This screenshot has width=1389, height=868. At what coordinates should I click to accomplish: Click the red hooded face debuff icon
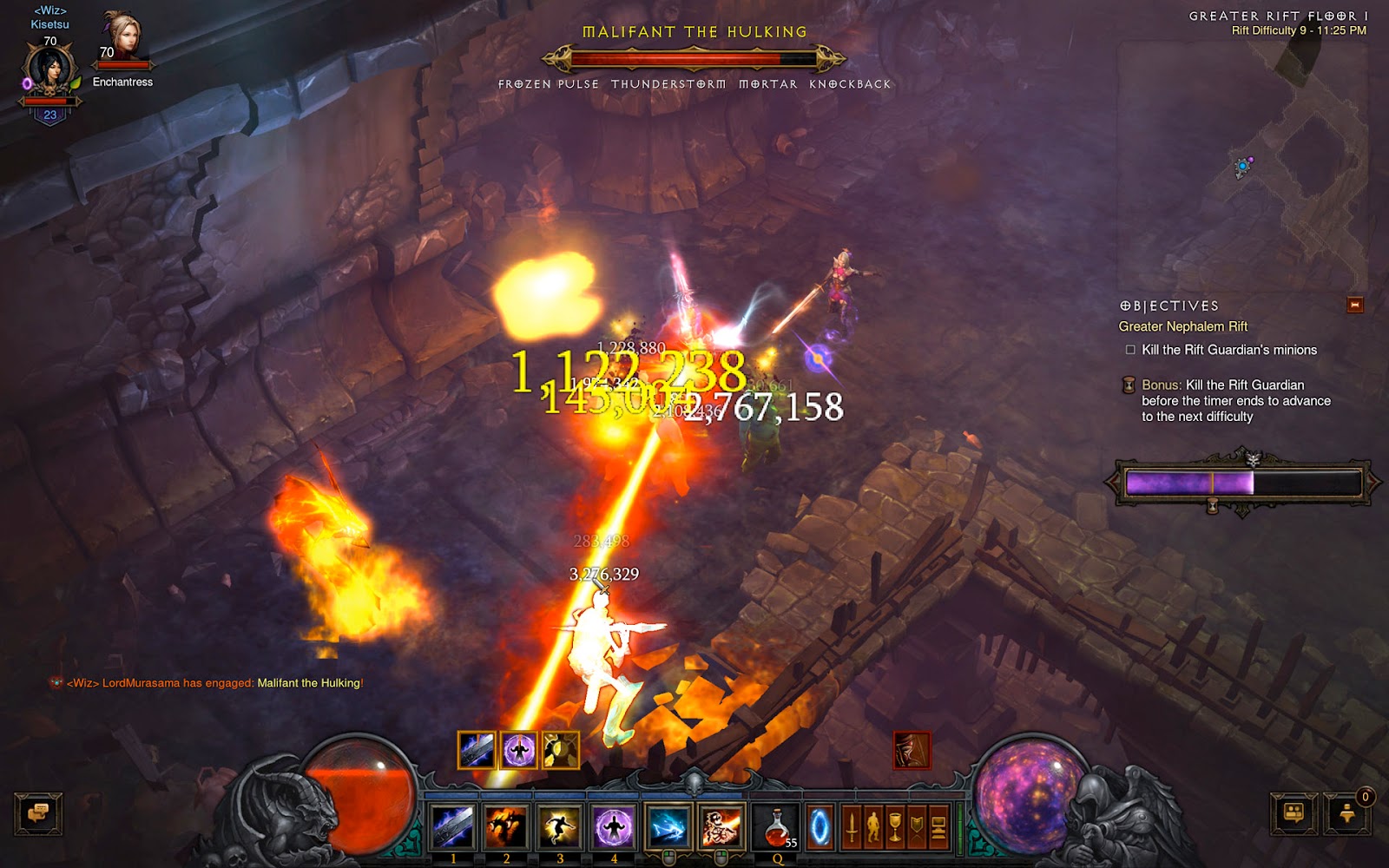click(x=912, y=750)
